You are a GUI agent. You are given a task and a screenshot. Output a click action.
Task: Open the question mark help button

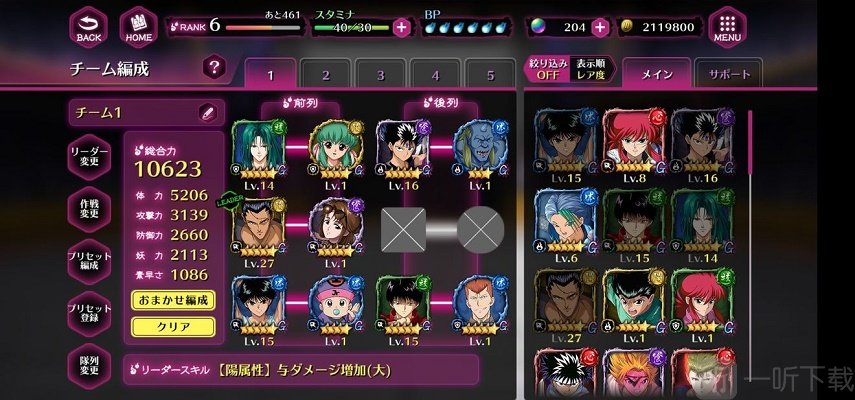click(x=213, y=67)
